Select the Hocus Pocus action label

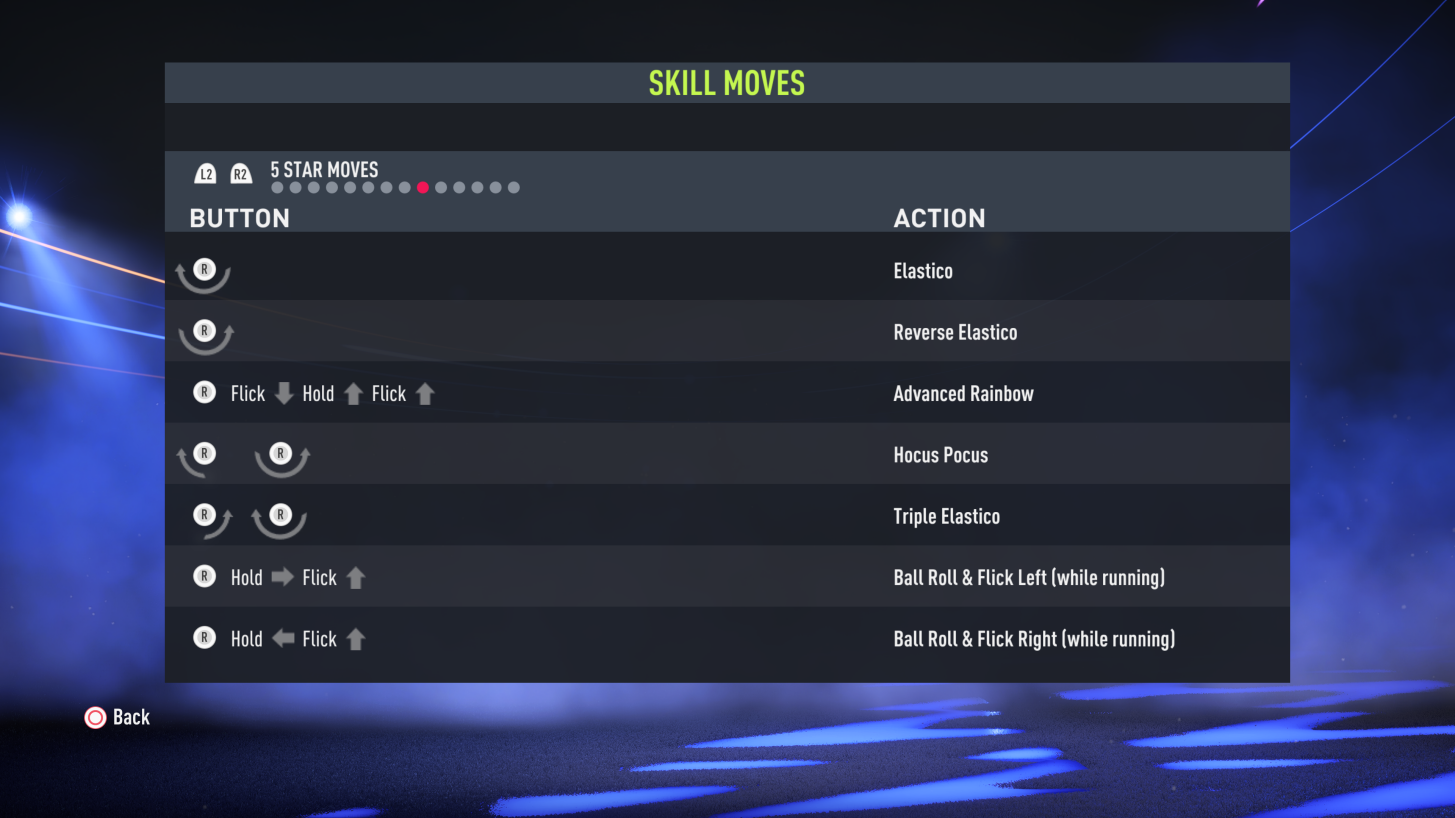point(940,454)
